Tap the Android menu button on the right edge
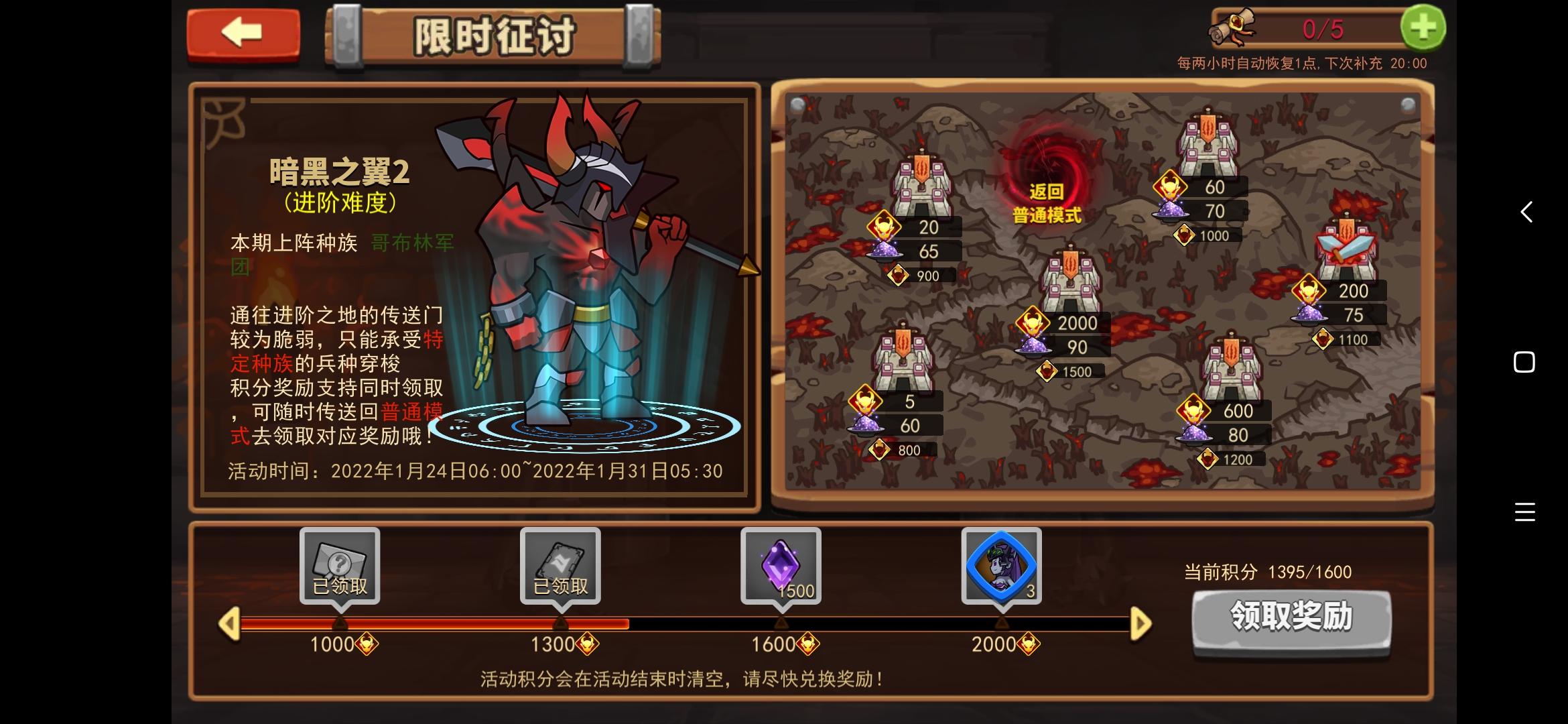 tap(1524, 513)
